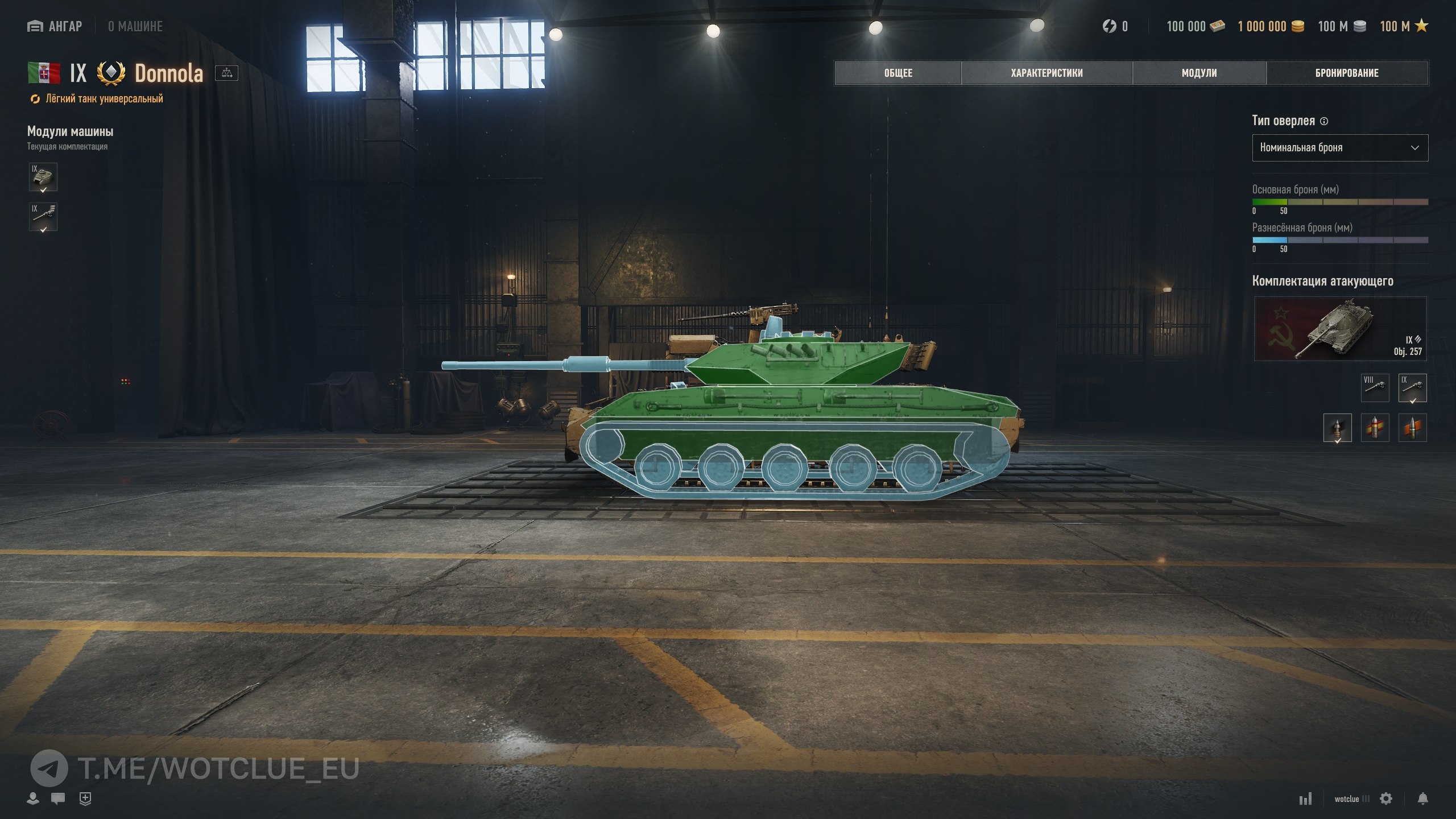Open the notifications bell
This screenshot has height=819, width=1456.
click(x=1422, y=799)
